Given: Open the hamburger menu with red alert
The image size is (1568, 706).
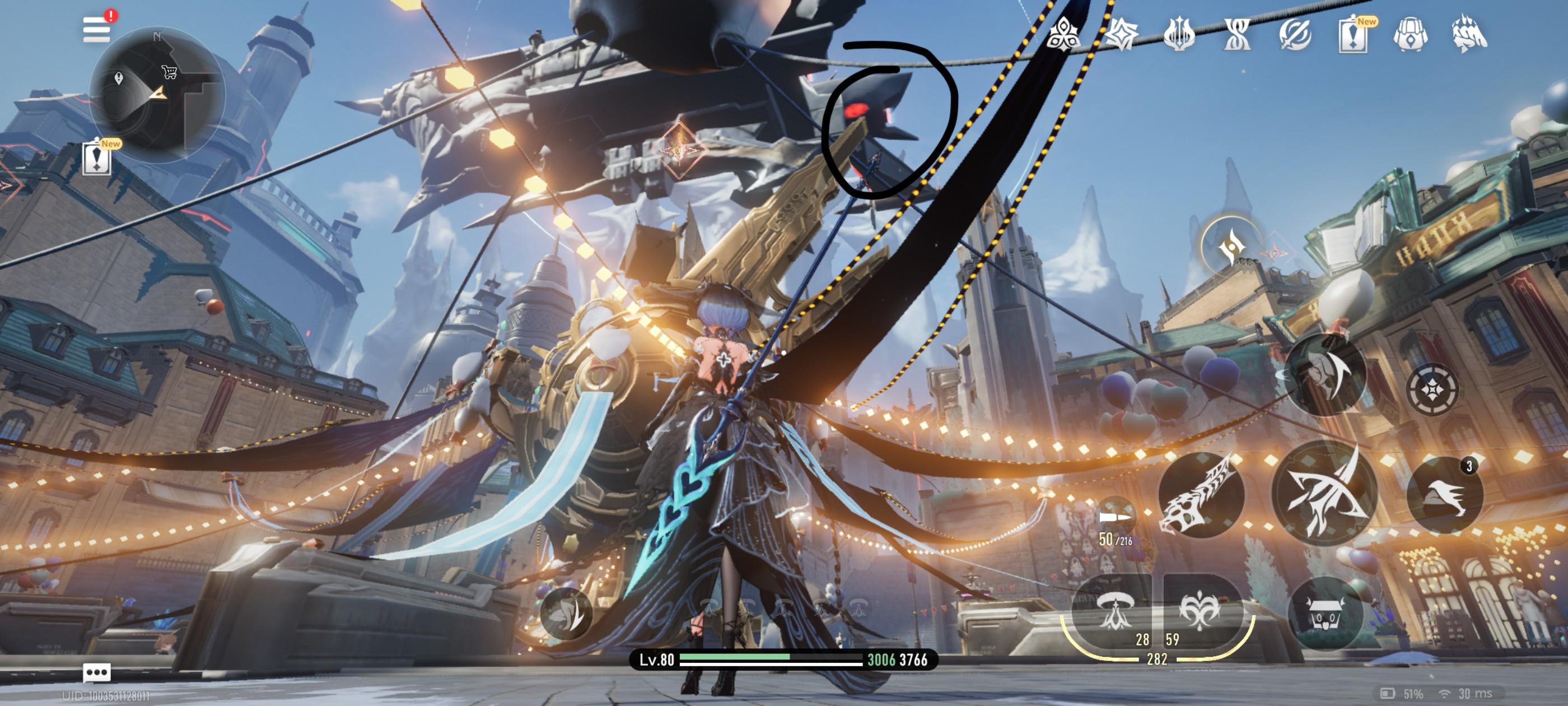Looking at the screenshot, I should 97,29.
